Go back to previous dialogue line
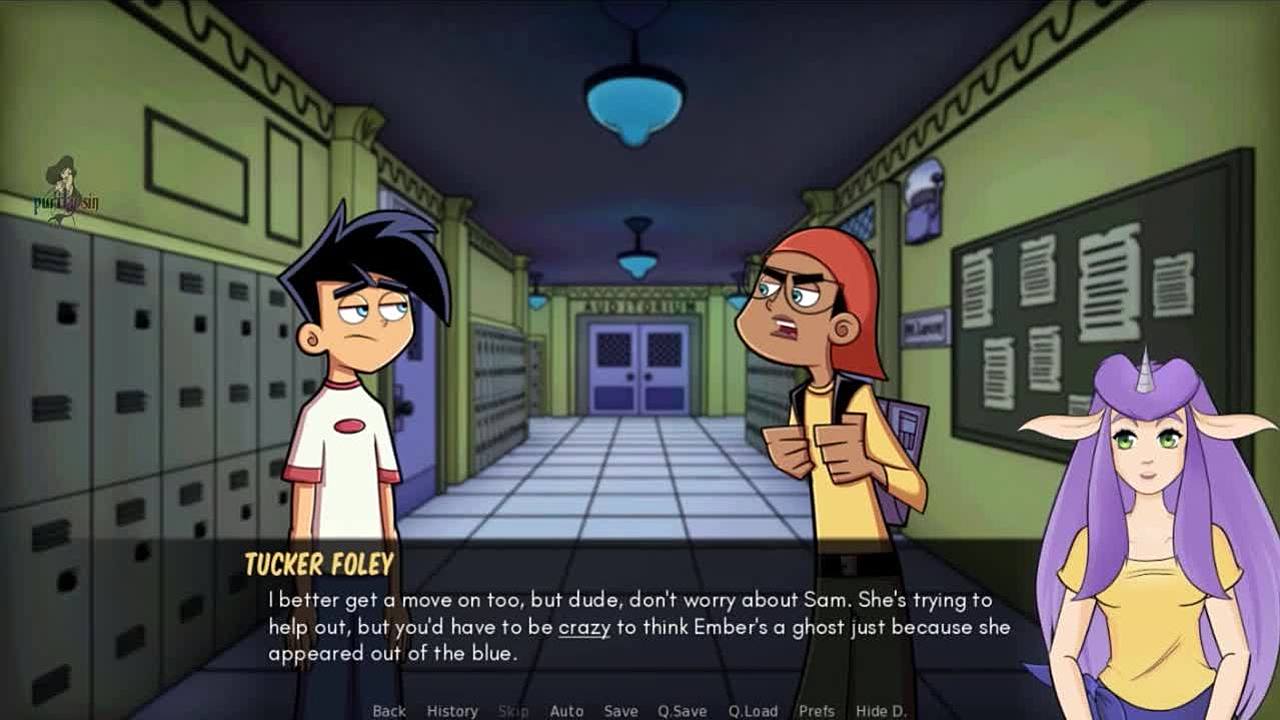 (389, 711)
